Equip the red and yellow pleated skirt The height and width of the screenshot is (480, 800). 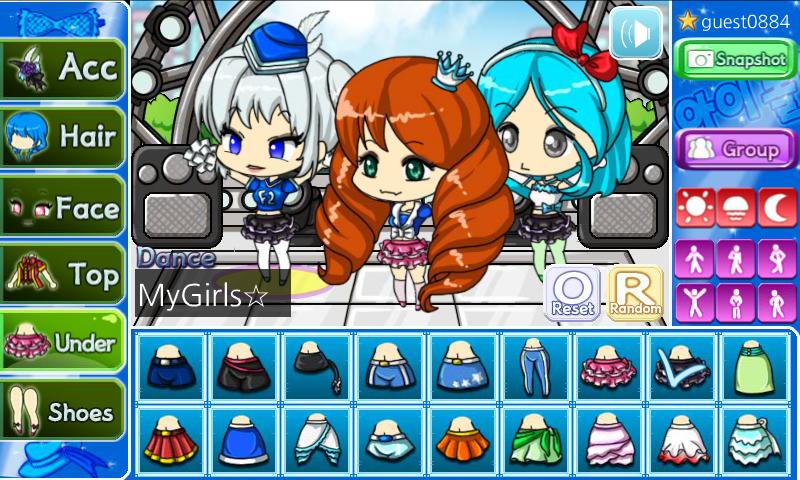pos(168,439)
